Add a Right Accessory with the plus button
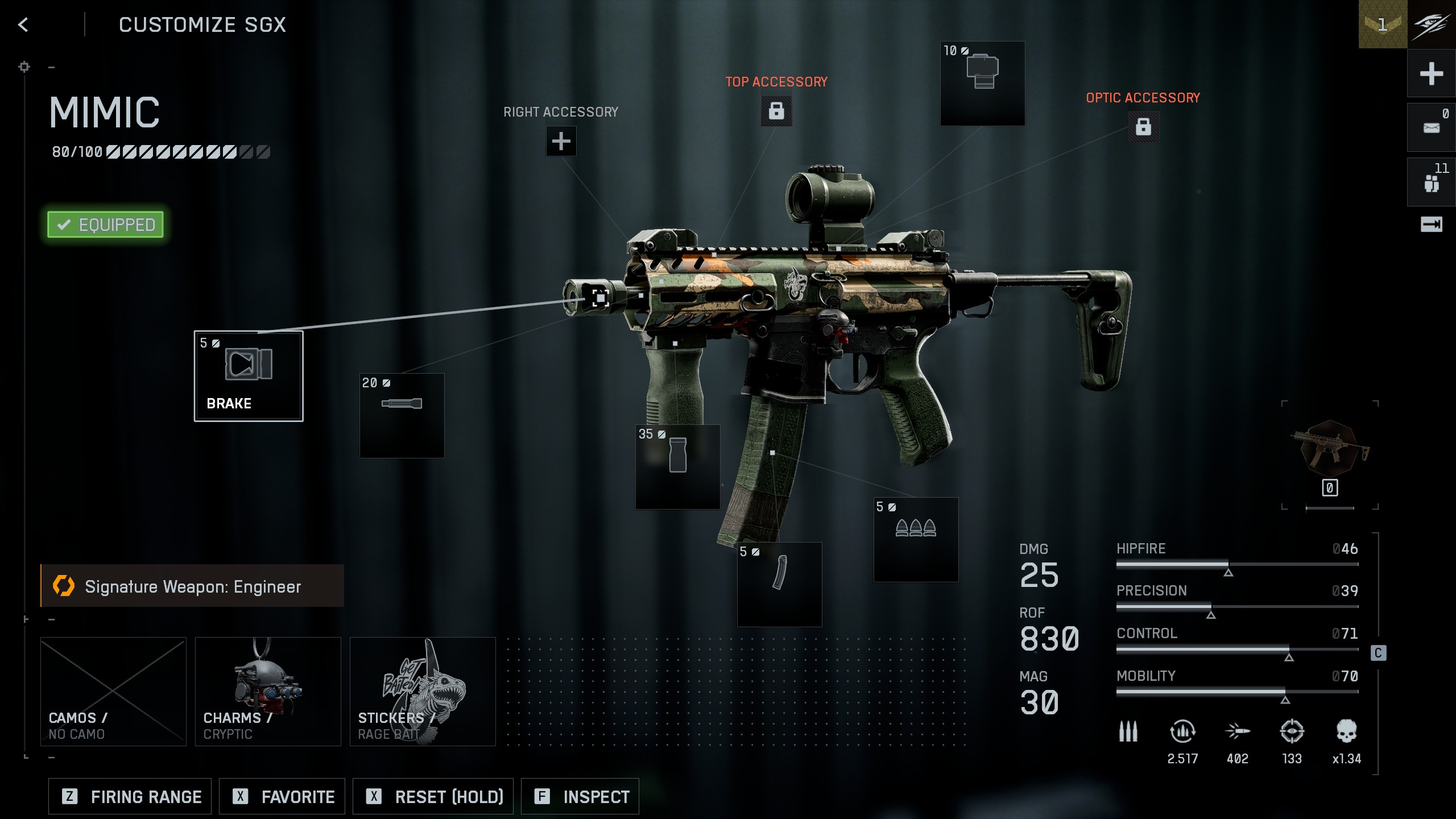The width and height of the screenshot is (1456, 819). point(561,141)
